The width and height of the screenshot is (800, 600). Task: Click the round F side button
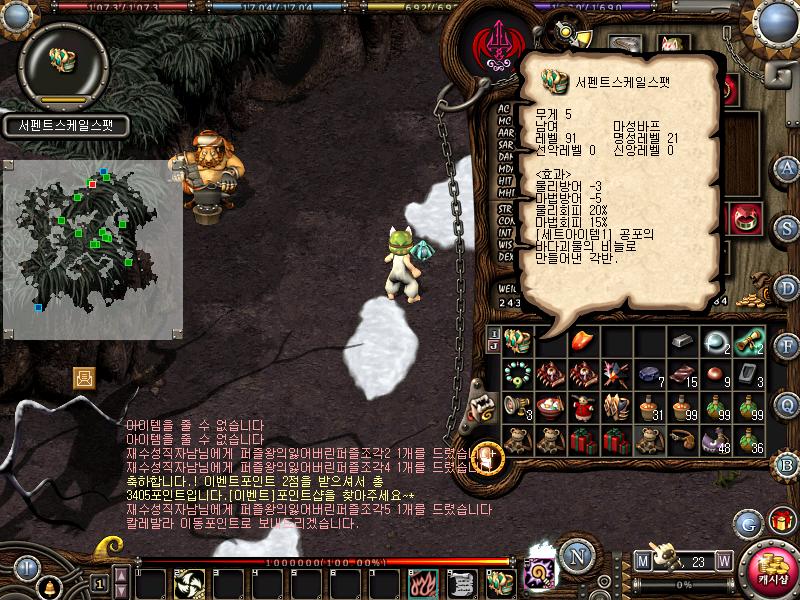tap(788, 346)
